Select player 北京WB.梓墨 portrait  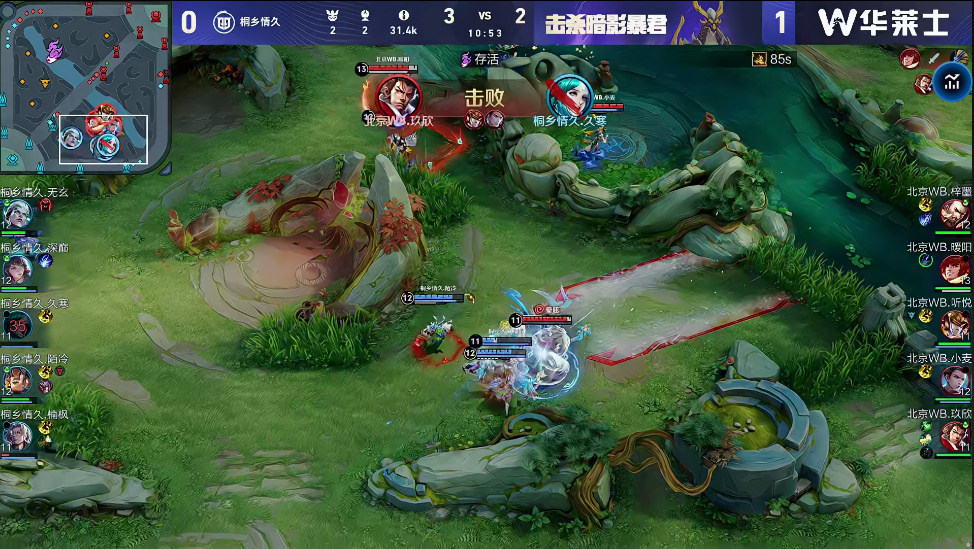pyautogui.click(x=954, y=213)
